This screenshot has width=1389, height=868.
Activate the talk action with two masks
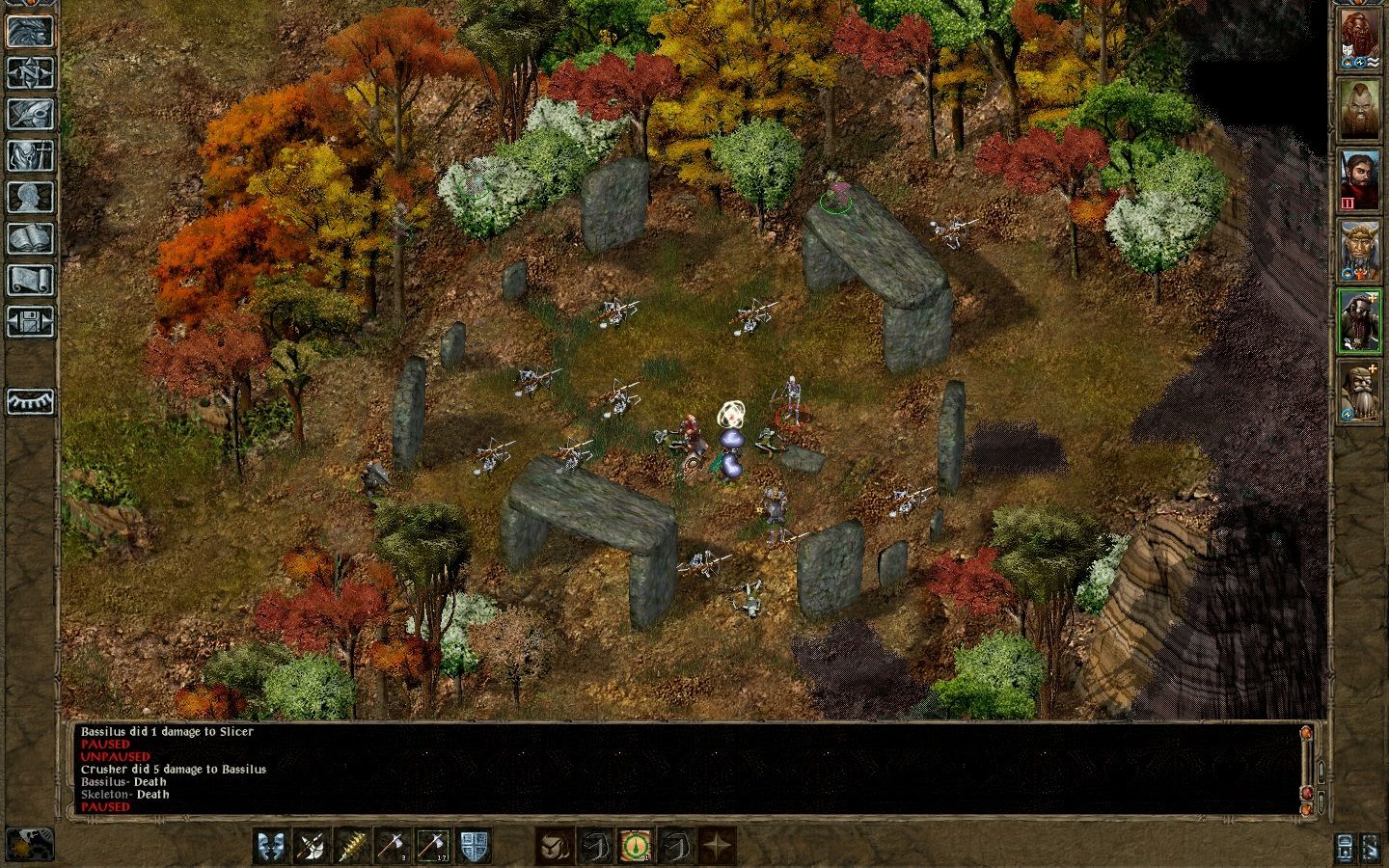point(271,847)
